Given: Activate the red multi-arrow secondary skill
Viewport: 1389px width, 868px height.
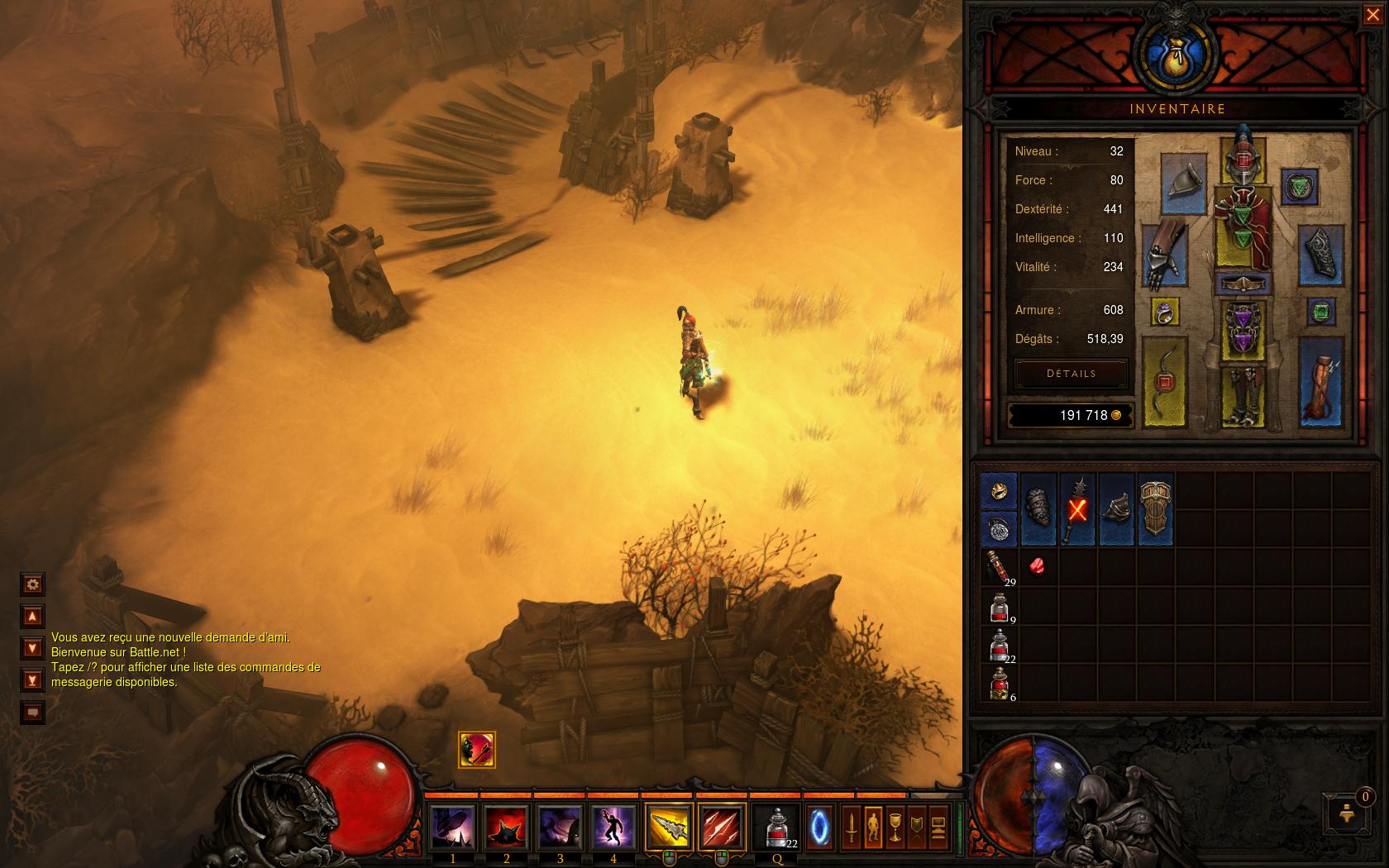Looking at the screenshot, I should click(x=721, y=827).
